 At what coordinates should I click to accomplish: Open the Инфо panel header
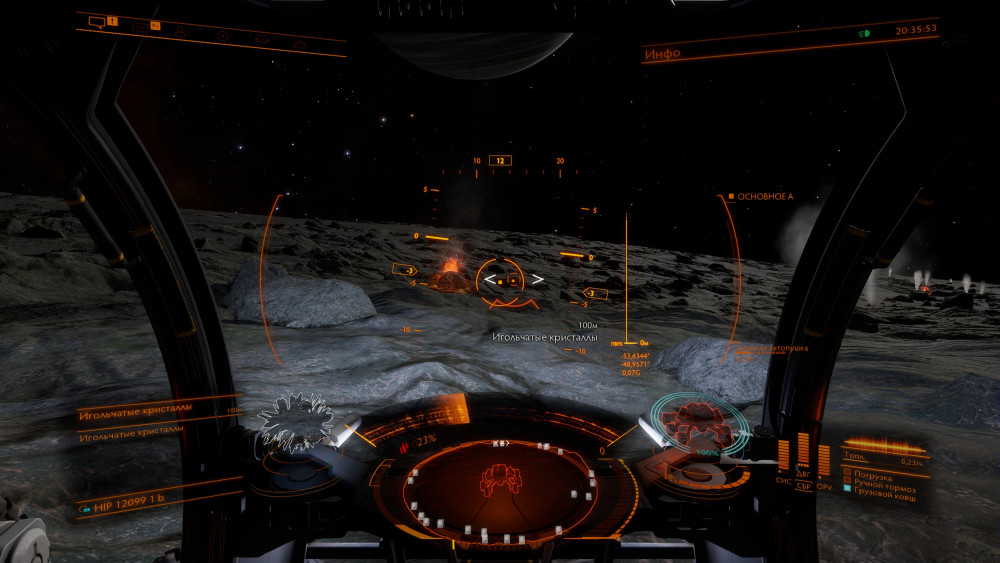[x=662, y=53]
